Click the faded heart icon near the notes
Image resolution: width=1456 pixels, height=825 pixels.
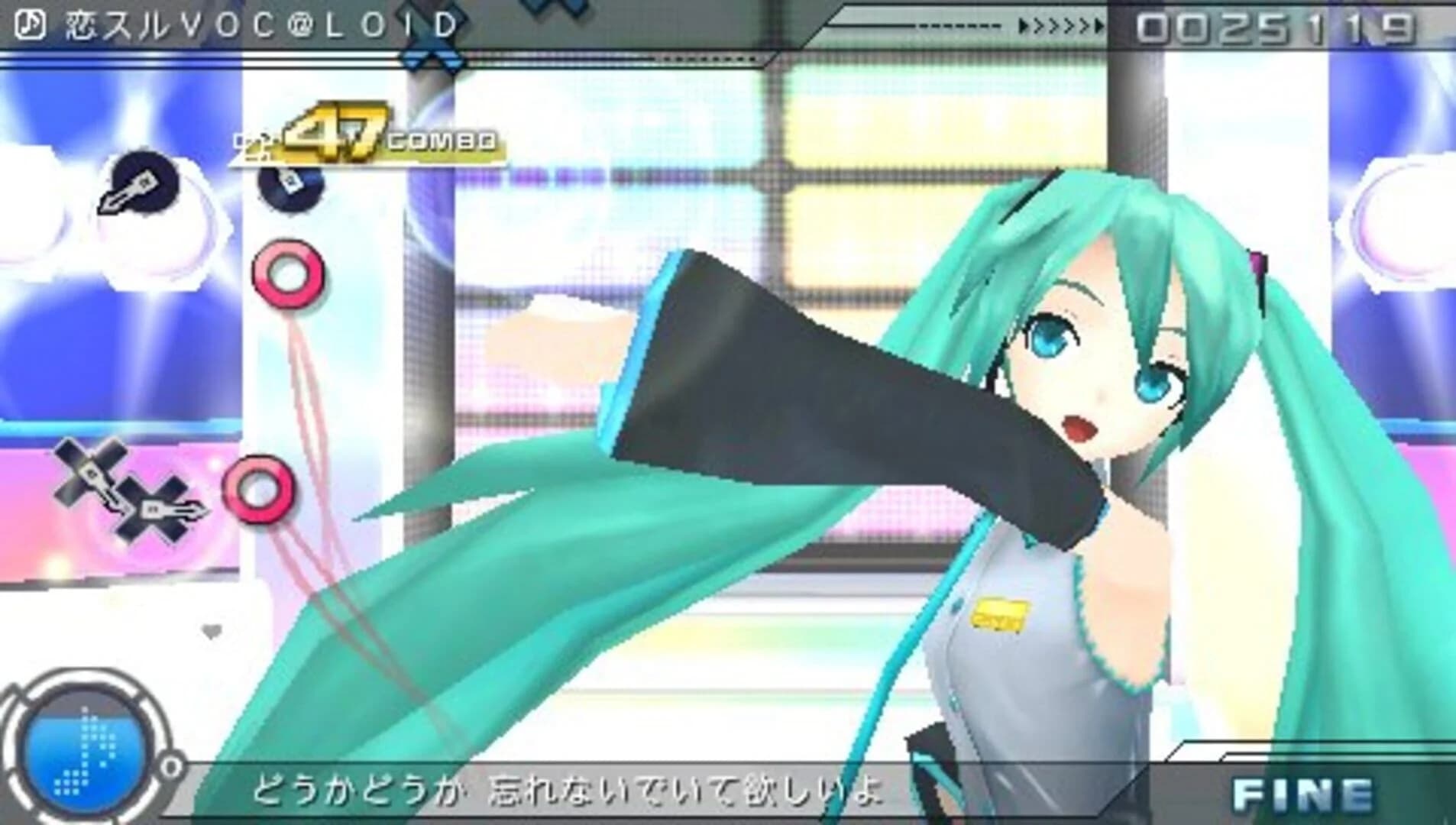pyautogui.click(x=212, y=629)
